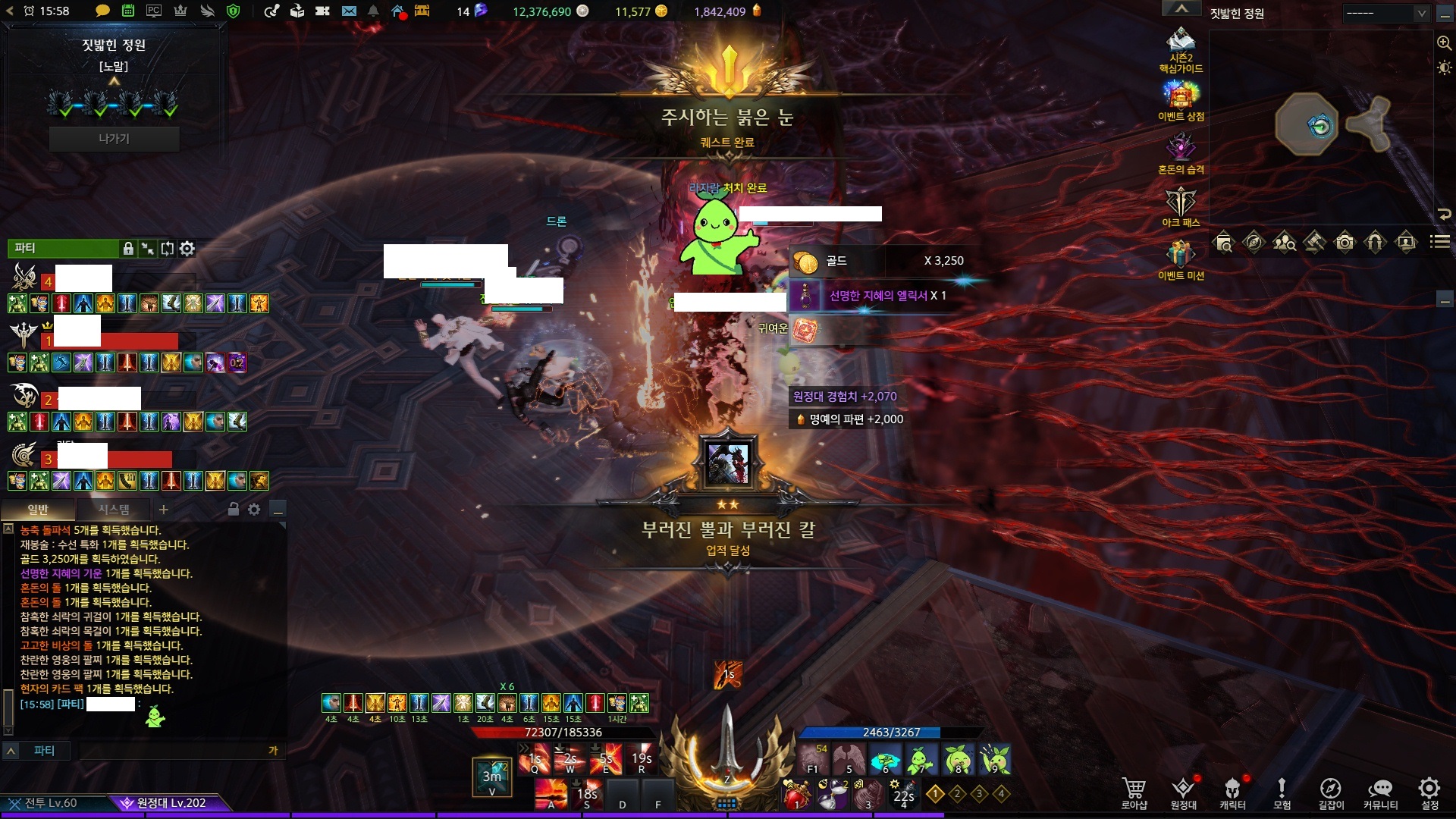The width and height of the screenshot is (1456, 819).
Task: Open the 로아샵 shop
Action: pyautogui.click(x=1134, y=792)
